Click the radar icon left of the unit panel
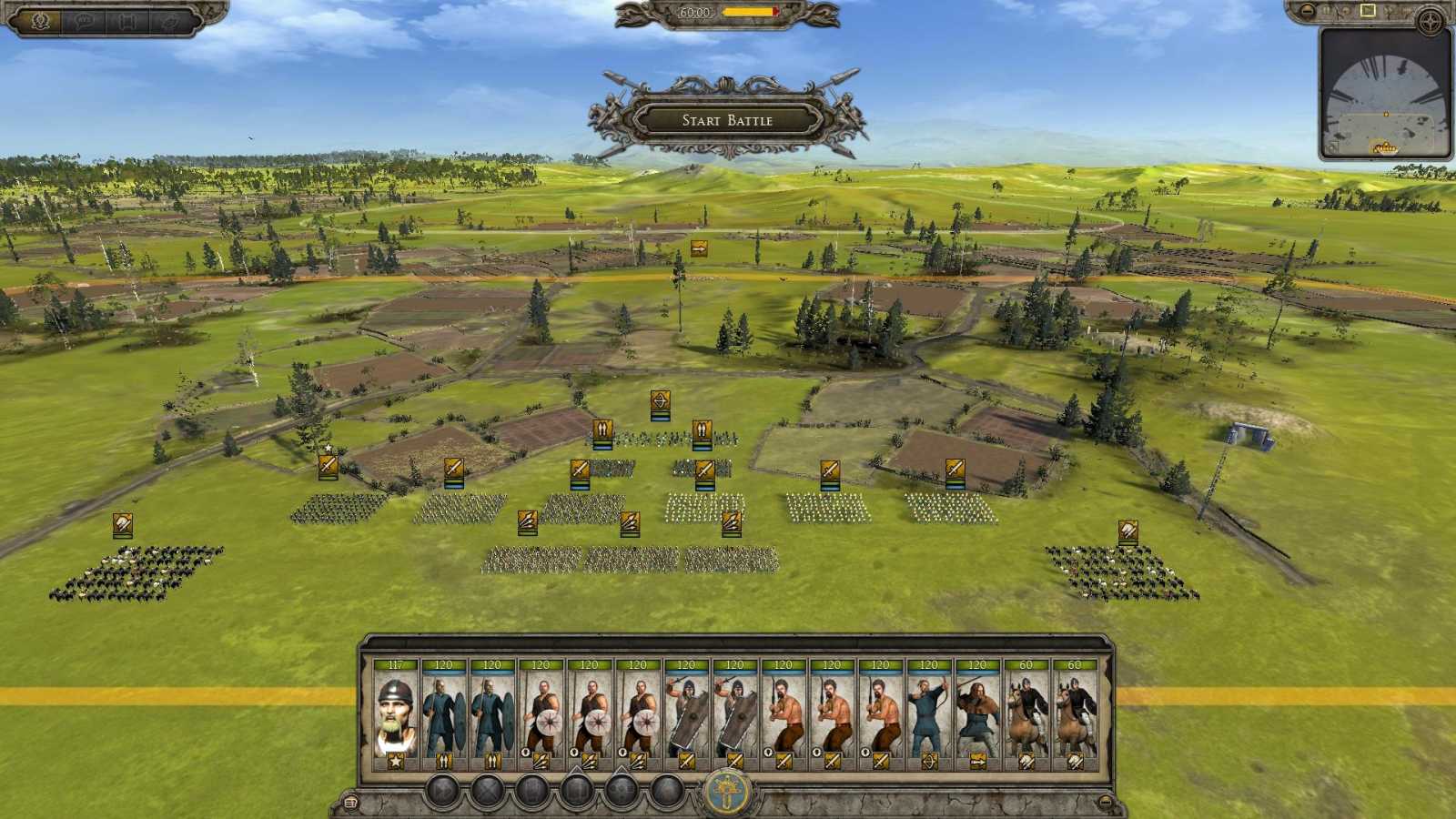 point(352,801)
